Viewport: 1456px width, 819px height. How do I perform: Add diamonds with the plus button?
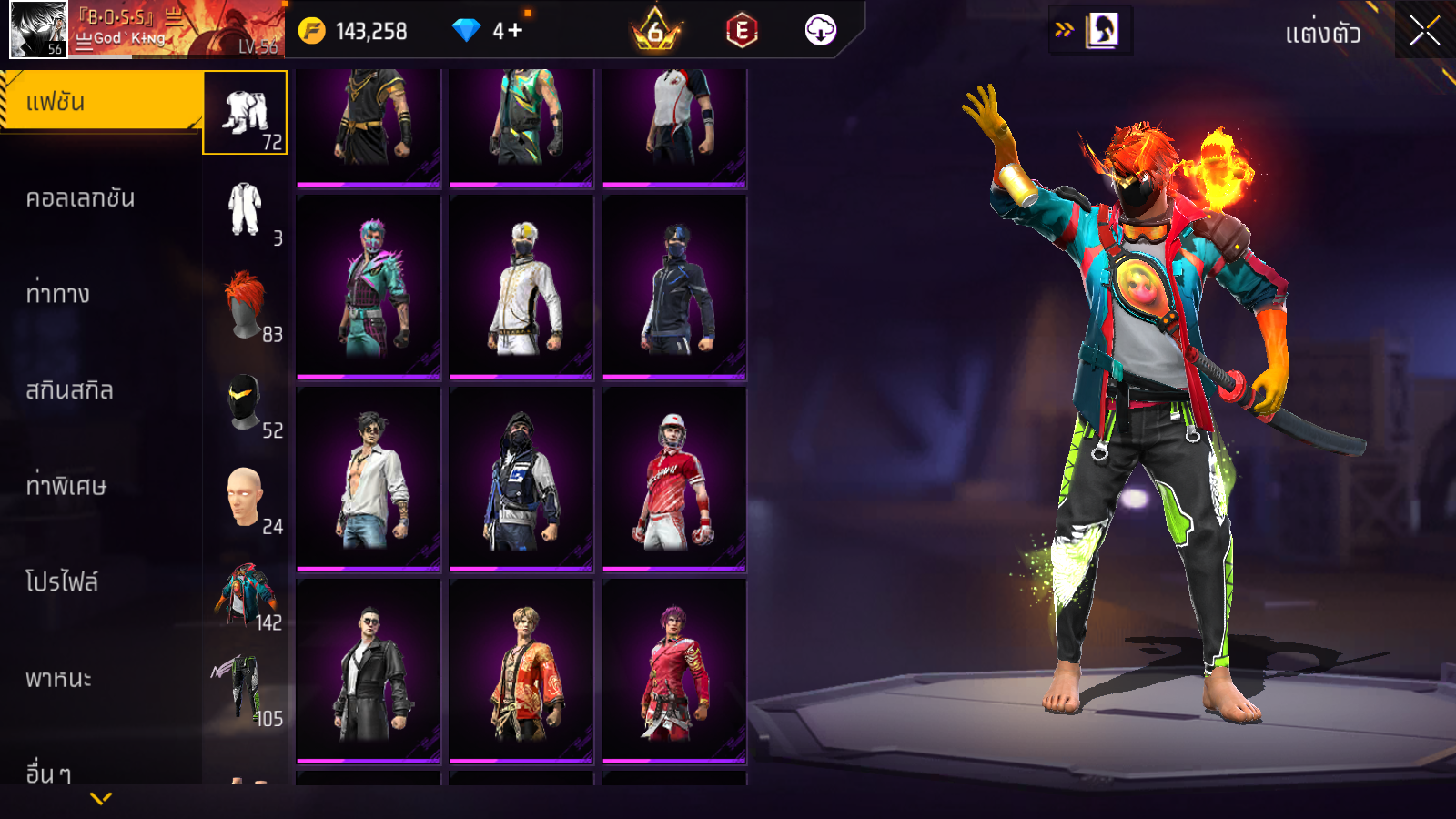coord(515,31)
